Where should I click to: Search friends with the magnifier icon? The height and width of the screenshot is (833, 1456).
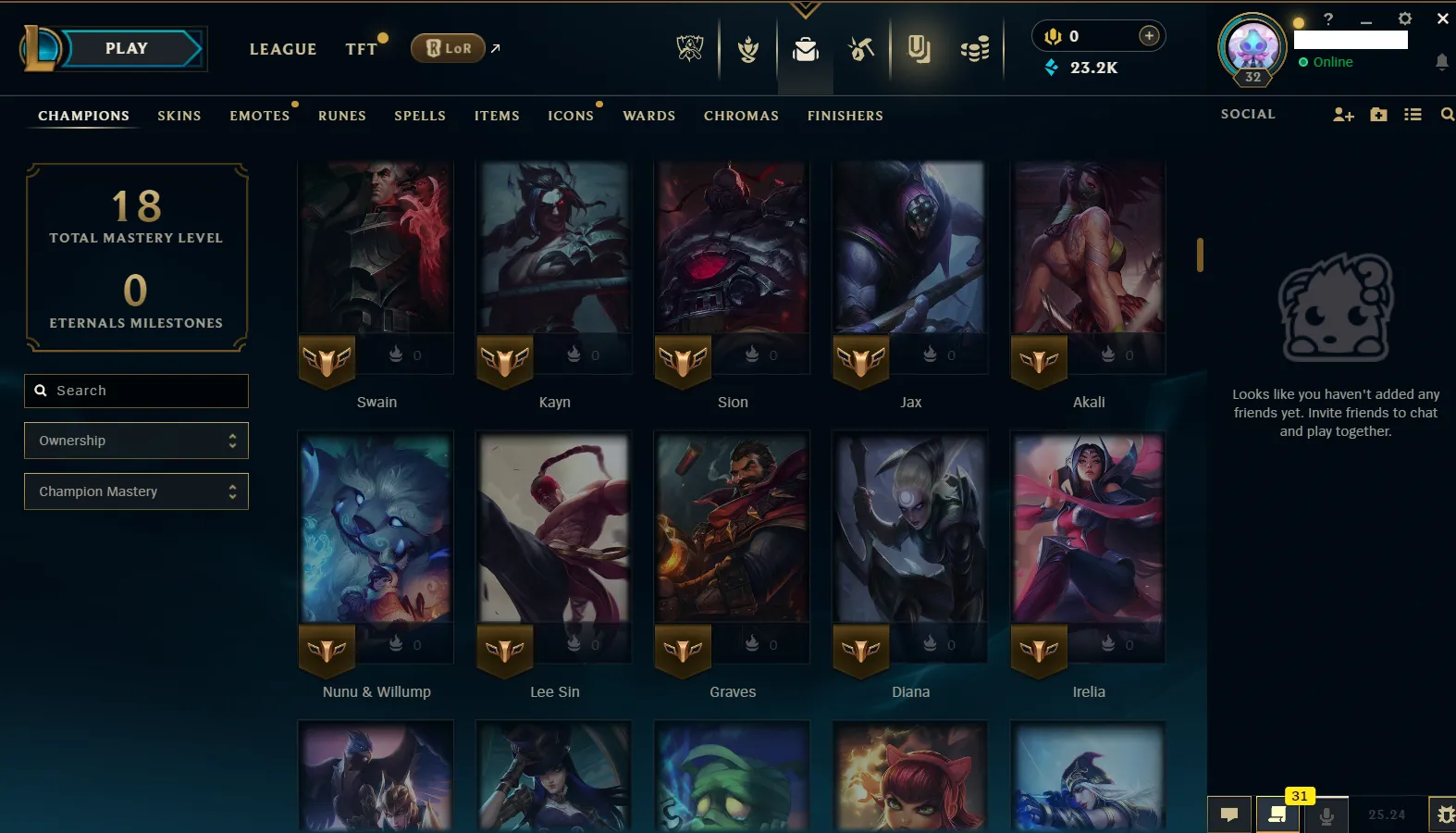coord(1447,115)
